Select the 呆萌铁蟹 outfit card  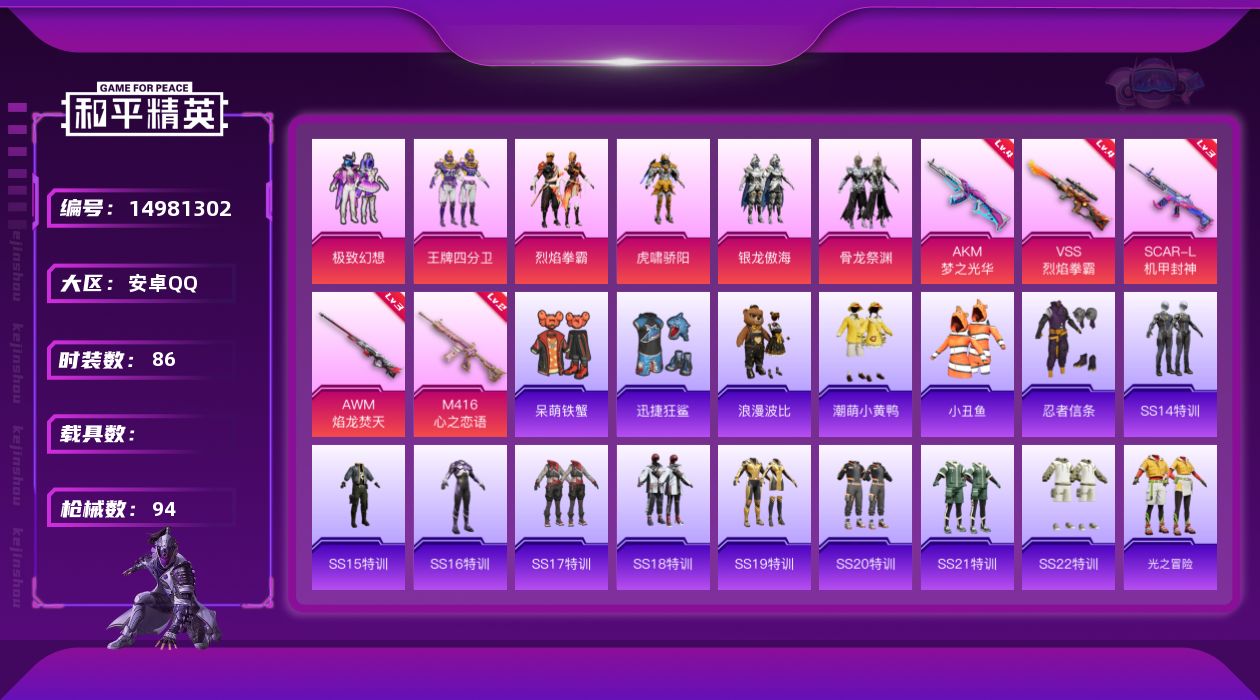(x=561, y=364)
